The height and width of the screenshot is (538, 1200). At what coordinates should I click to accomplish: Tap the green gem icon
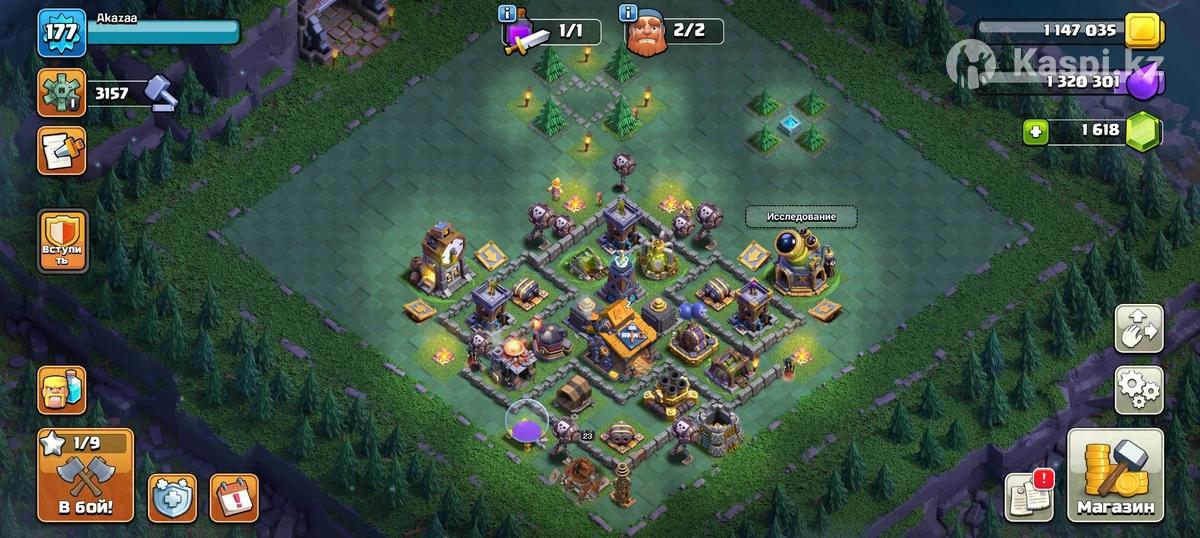[1141, 131]
